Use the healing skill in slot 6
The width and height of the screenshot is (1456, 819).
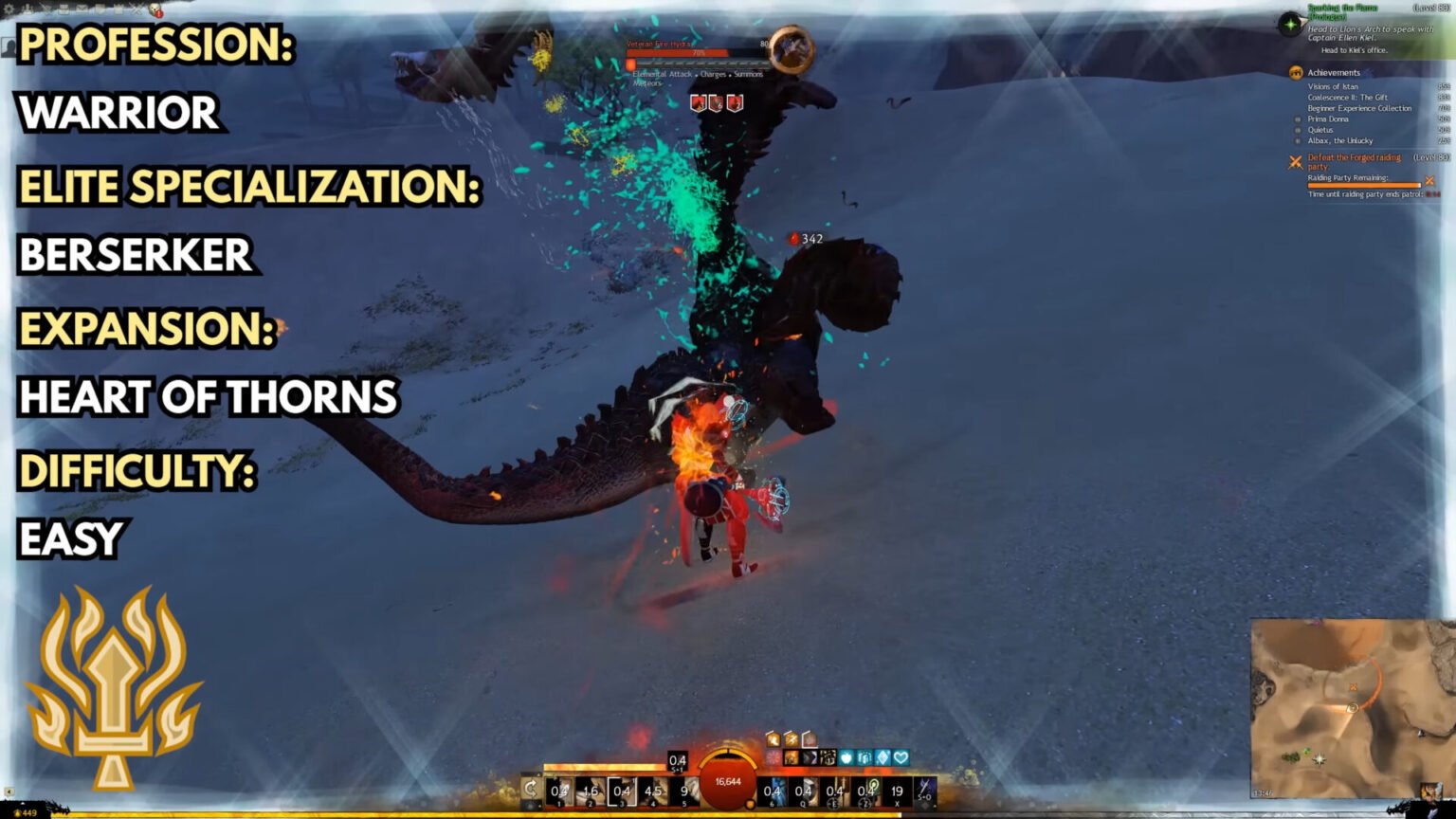(772, 791)
